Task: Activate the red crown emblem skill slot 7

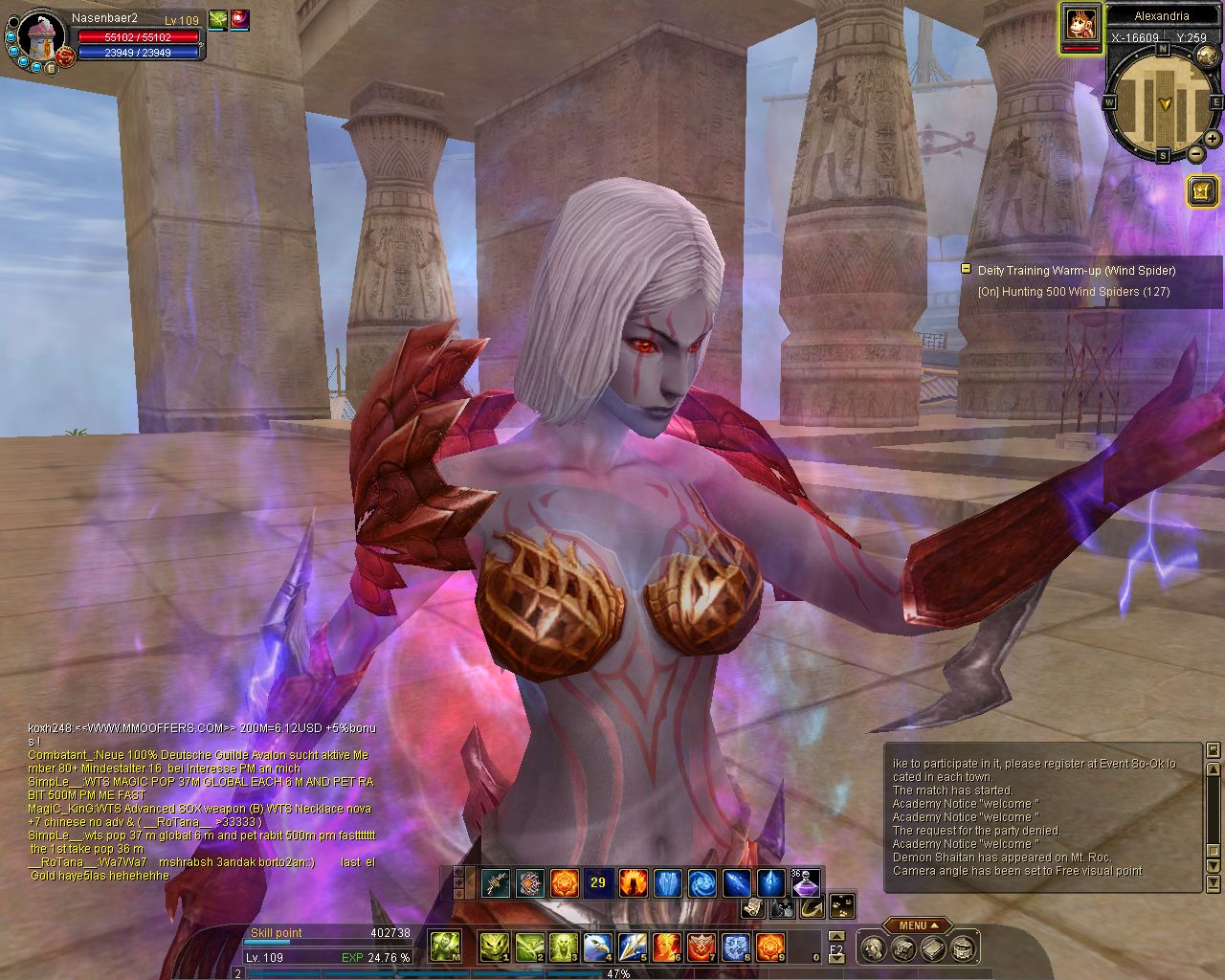Action: [702, 947]
